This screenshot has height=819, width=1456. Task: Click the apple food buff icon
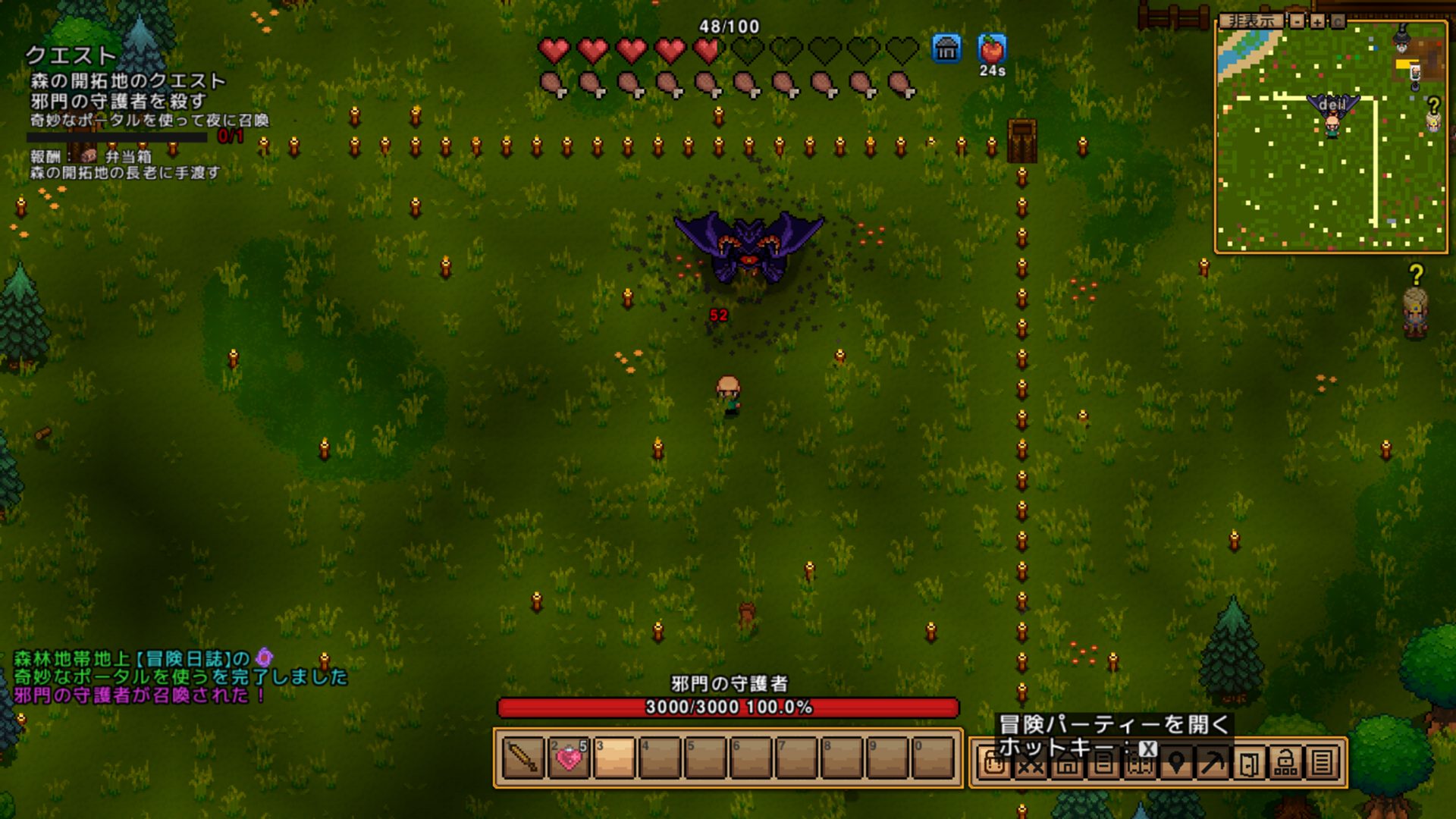992,49
